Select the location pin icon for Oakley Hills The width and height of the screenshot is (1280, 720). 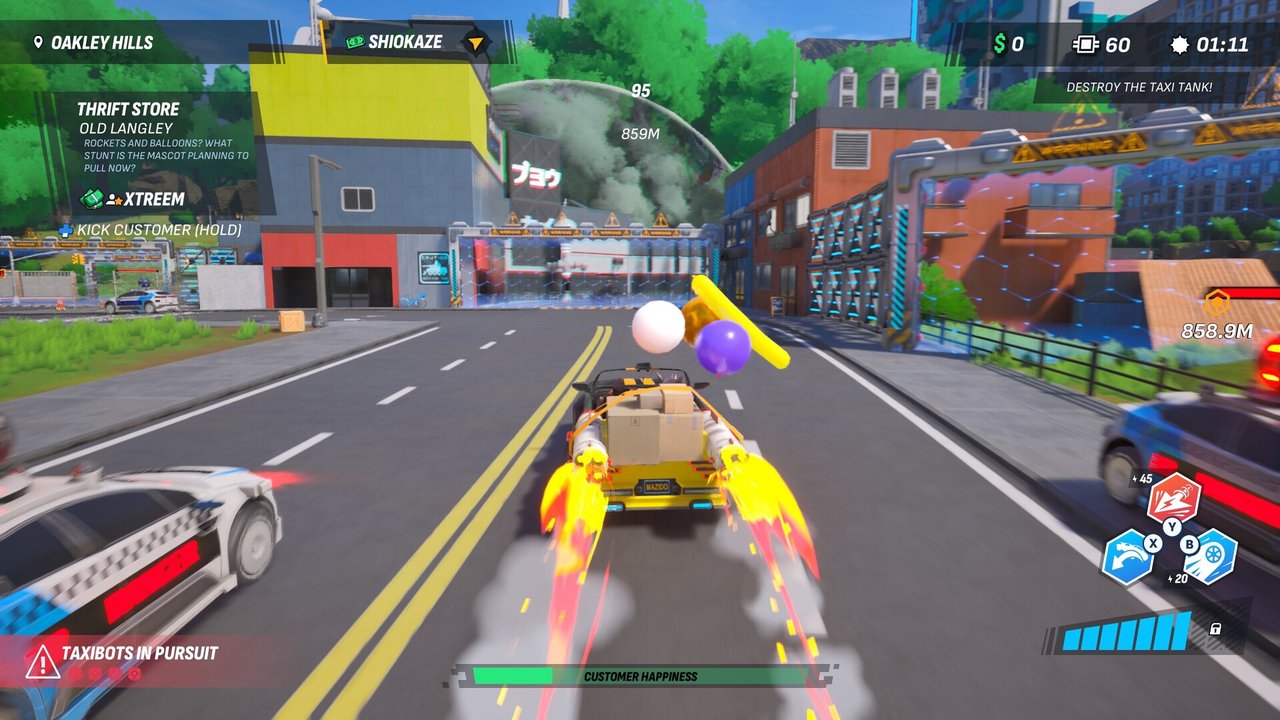coord(36,42)
